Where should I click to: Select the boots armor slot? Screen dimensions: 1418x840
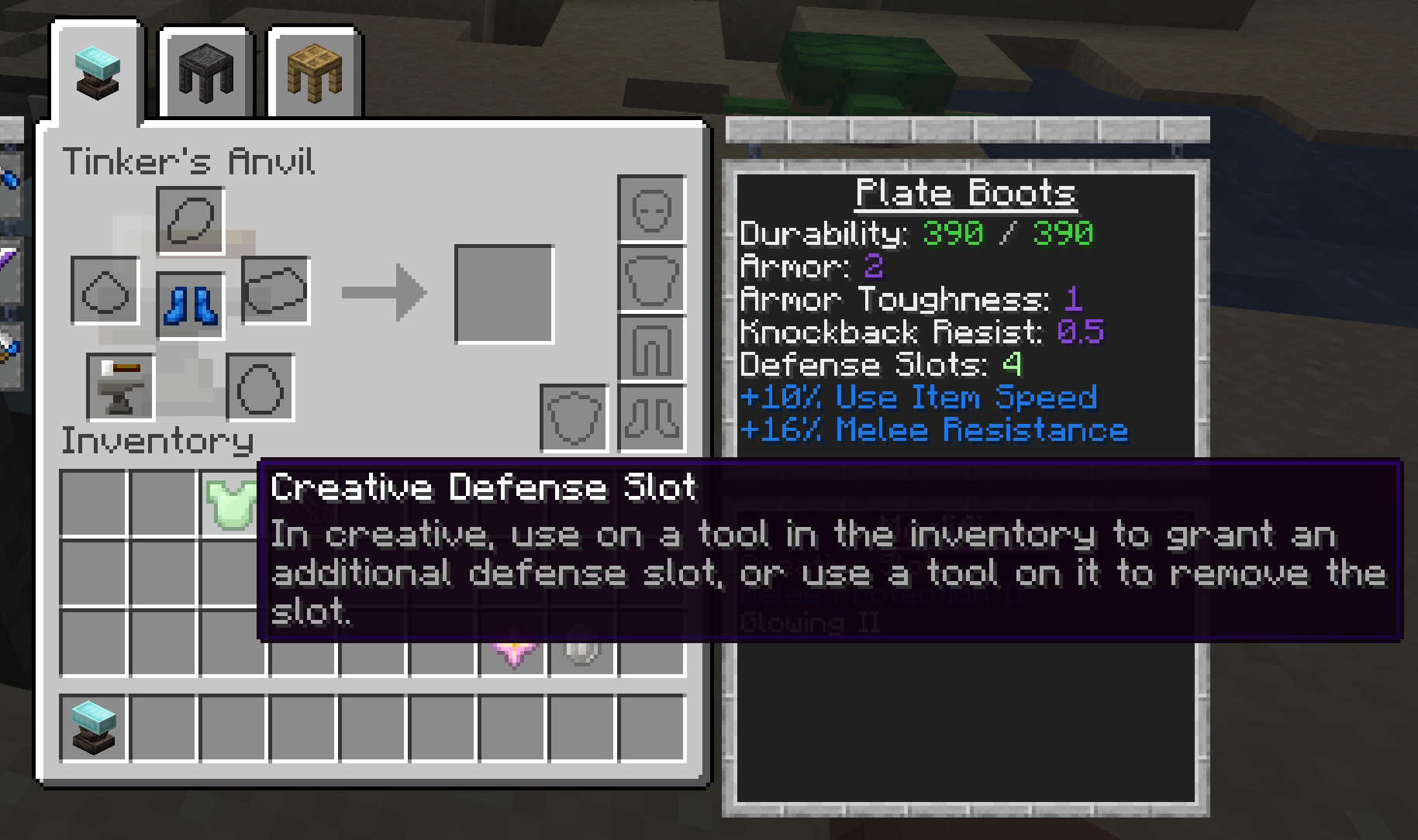[651, 418]
